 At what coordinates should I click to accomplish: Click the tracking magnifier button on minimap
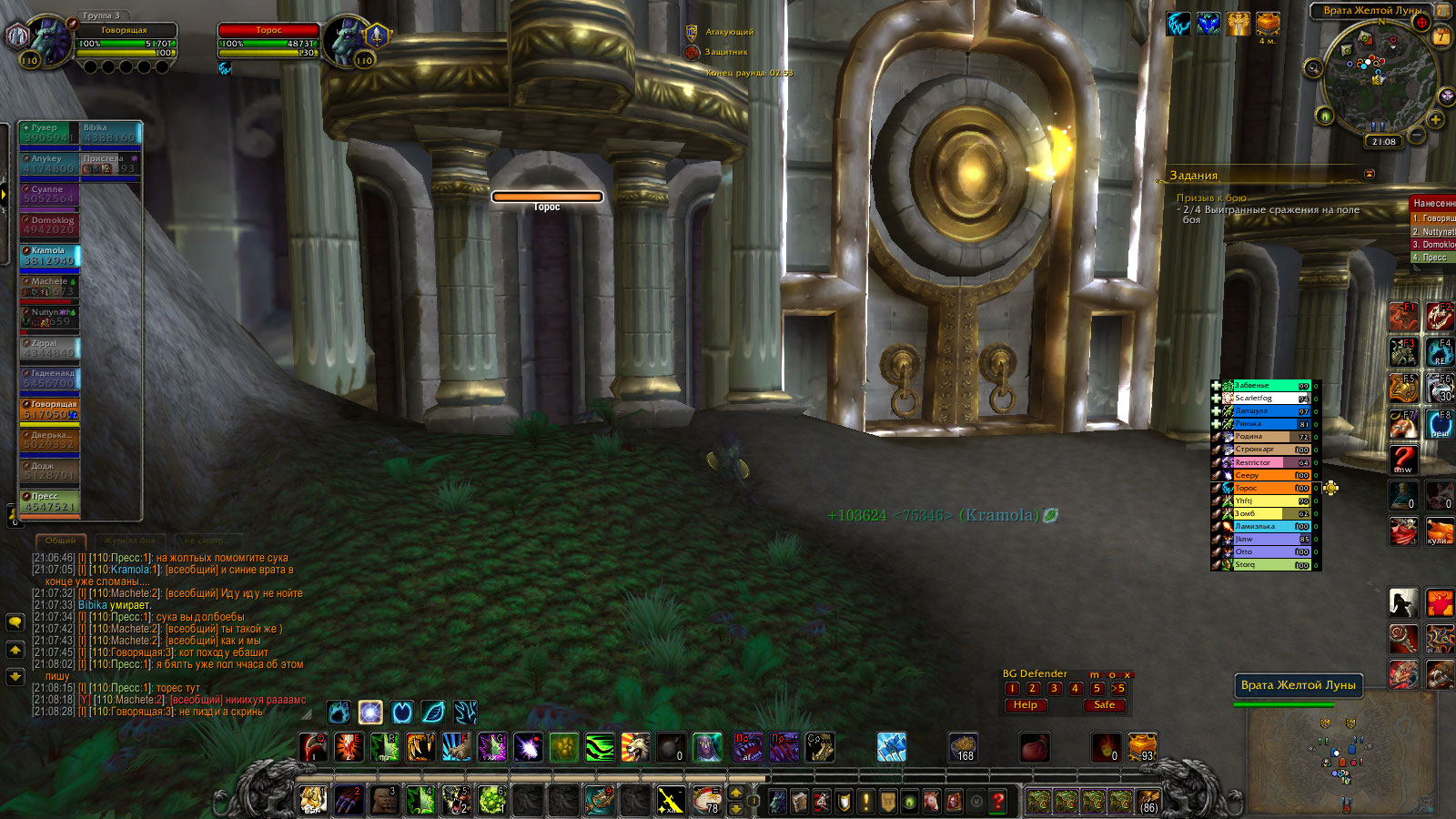(1312, 68)
